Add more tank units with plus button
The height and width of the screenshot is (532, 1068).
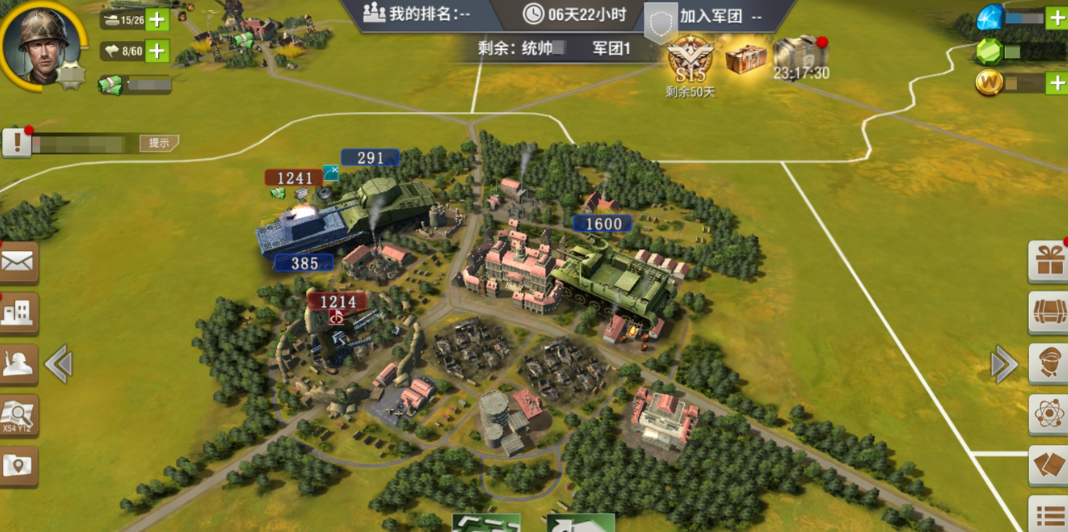point(157,19)
